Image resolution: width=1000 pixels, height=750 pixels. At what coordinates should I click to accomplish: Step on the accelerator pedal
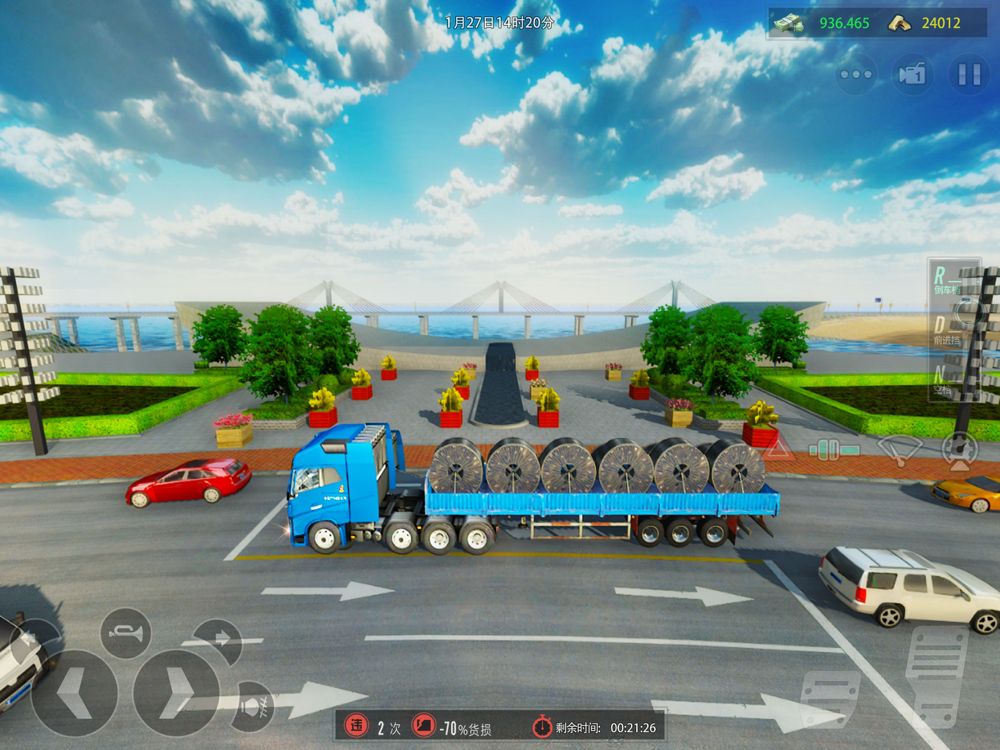click(x=936, y=675)
